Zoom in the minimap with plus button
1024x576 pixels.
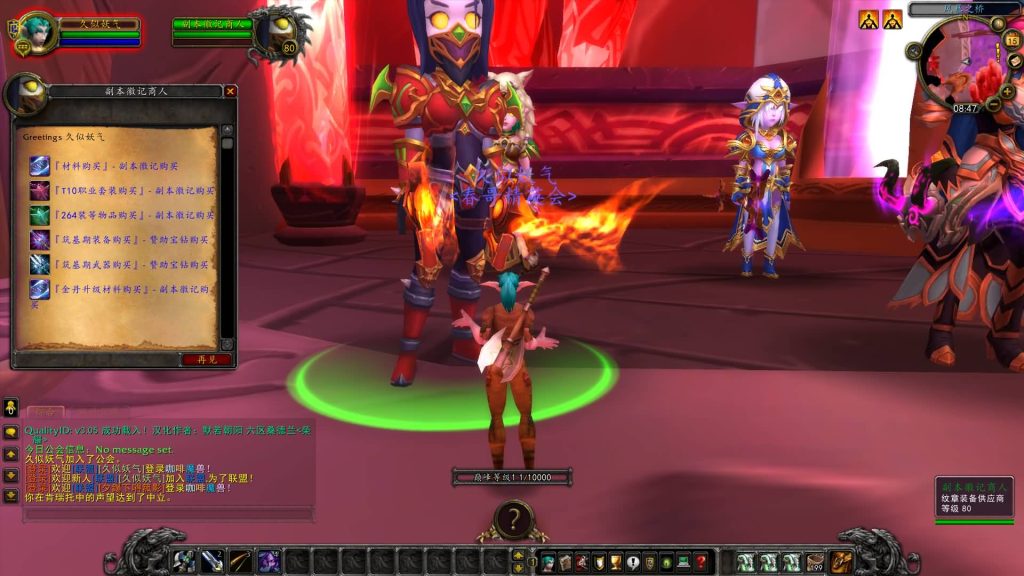coord(1008,89)
